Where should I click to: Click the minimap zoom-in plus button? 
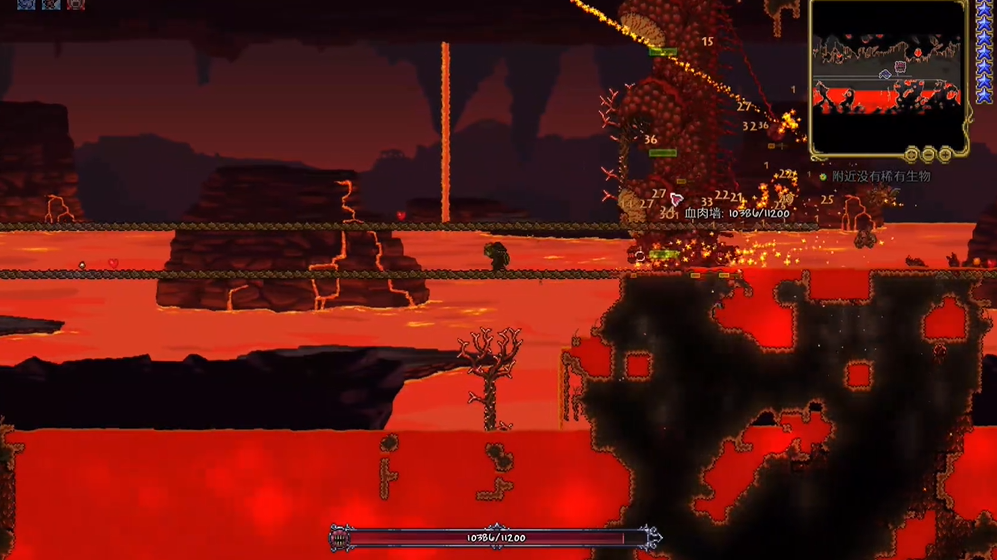tap(945, 155)
